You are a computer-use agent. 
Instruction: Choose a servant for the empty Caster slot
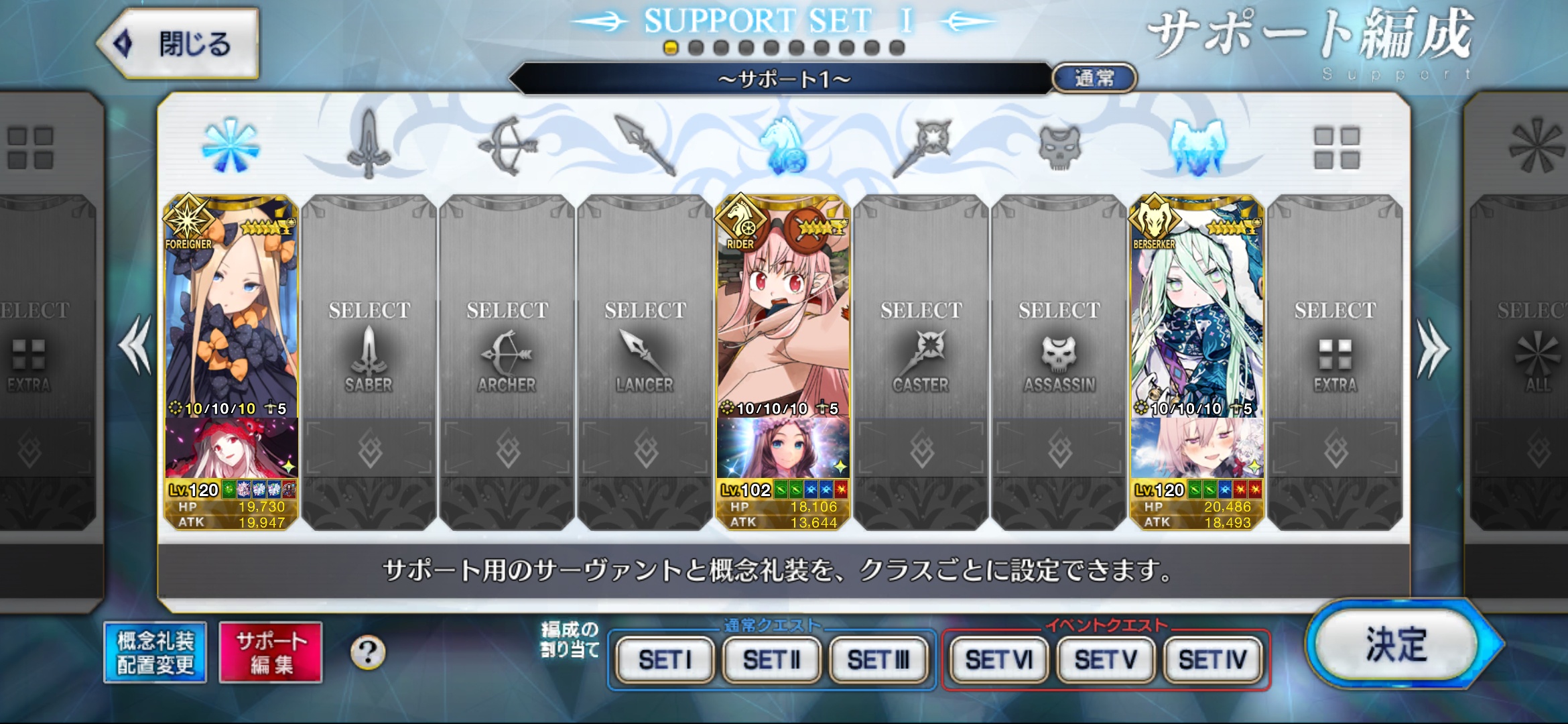pyautogui.click(x=921, y=349)
